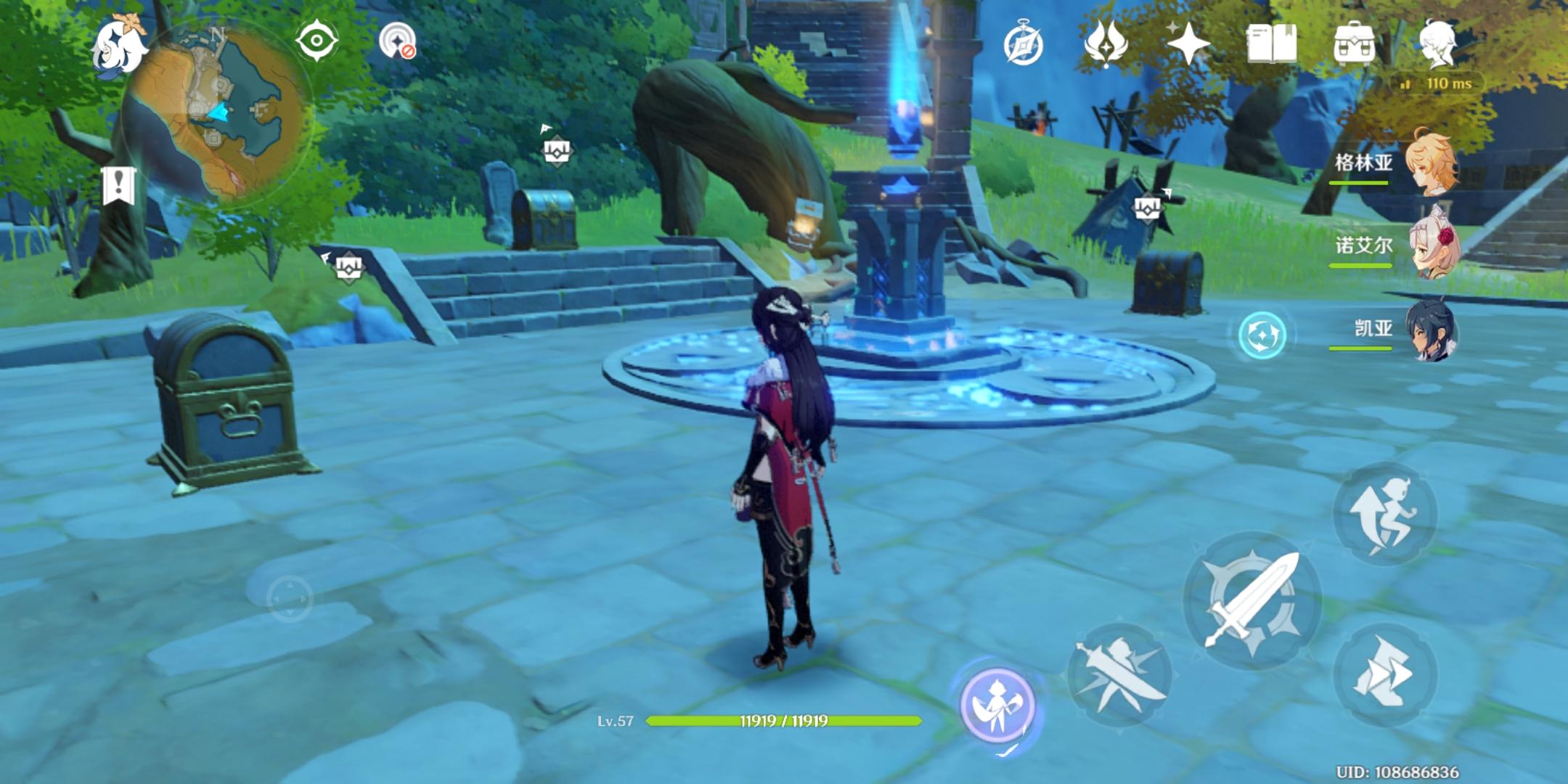This screenshot has width=1568, height=784.
Task: Toggle elemental sight eye icon
Action: click(317, 41)
